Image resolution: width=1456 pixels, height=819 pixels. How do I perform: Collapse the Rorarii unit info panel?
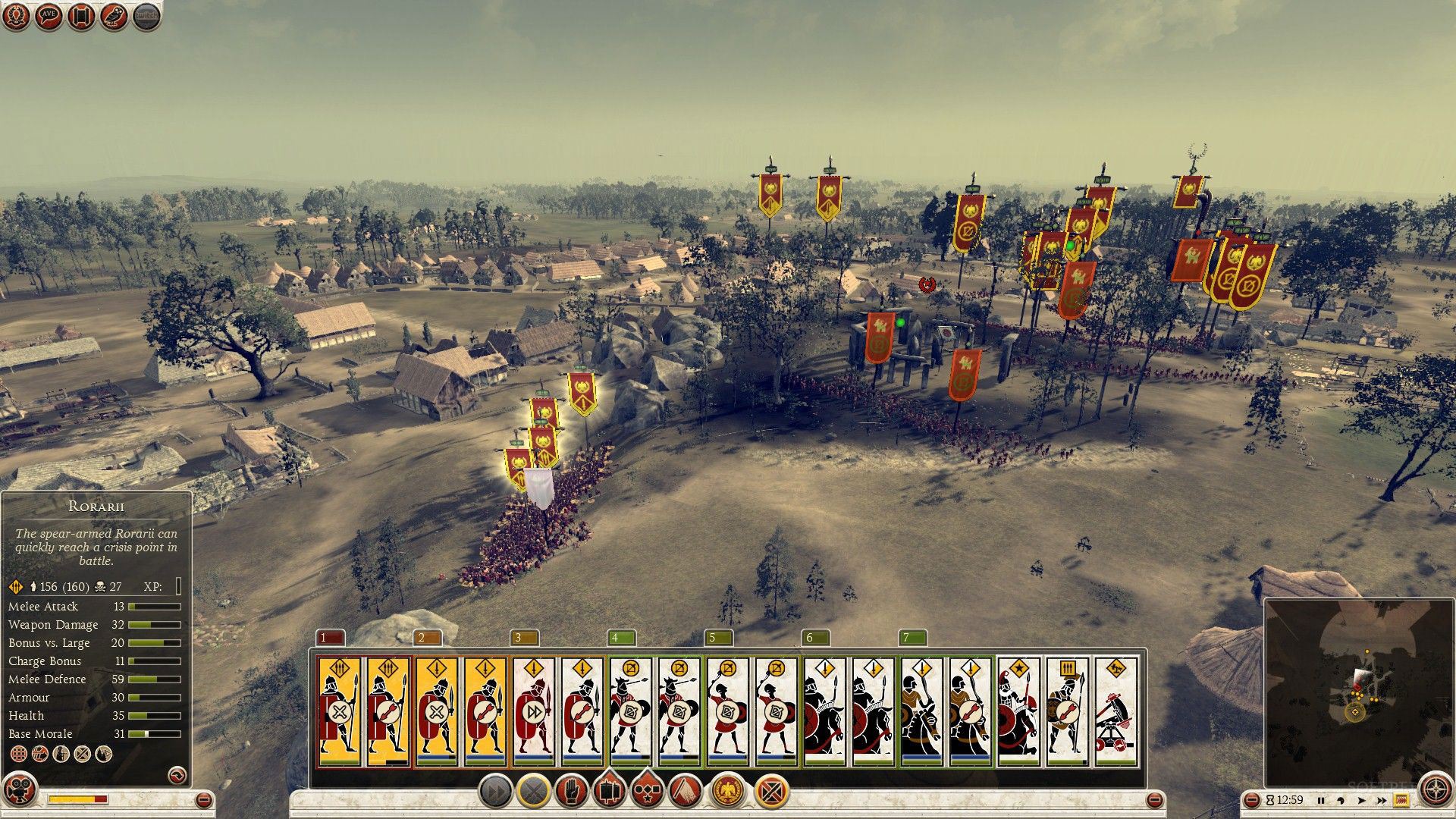[x=176, y=775]
